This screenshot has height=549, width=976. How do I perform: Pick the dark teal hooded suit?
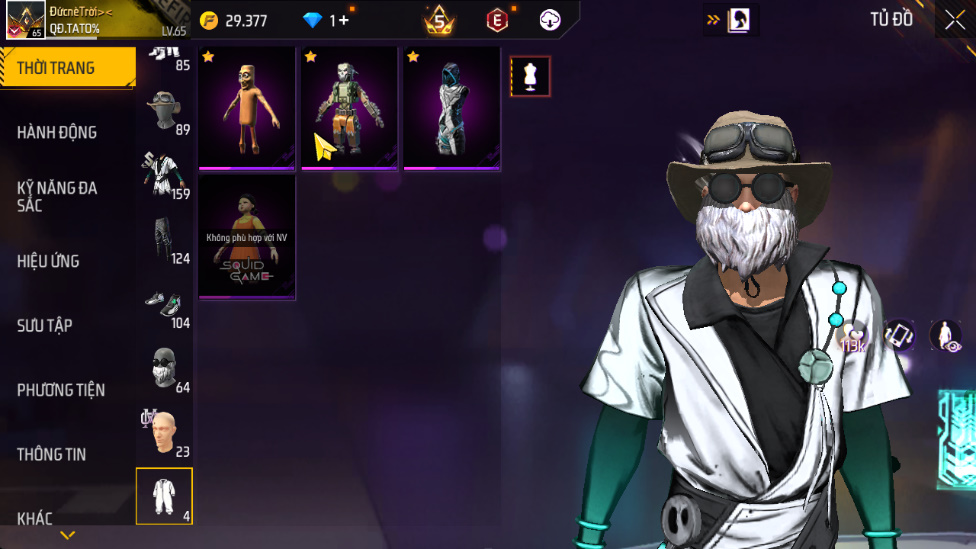452,108
